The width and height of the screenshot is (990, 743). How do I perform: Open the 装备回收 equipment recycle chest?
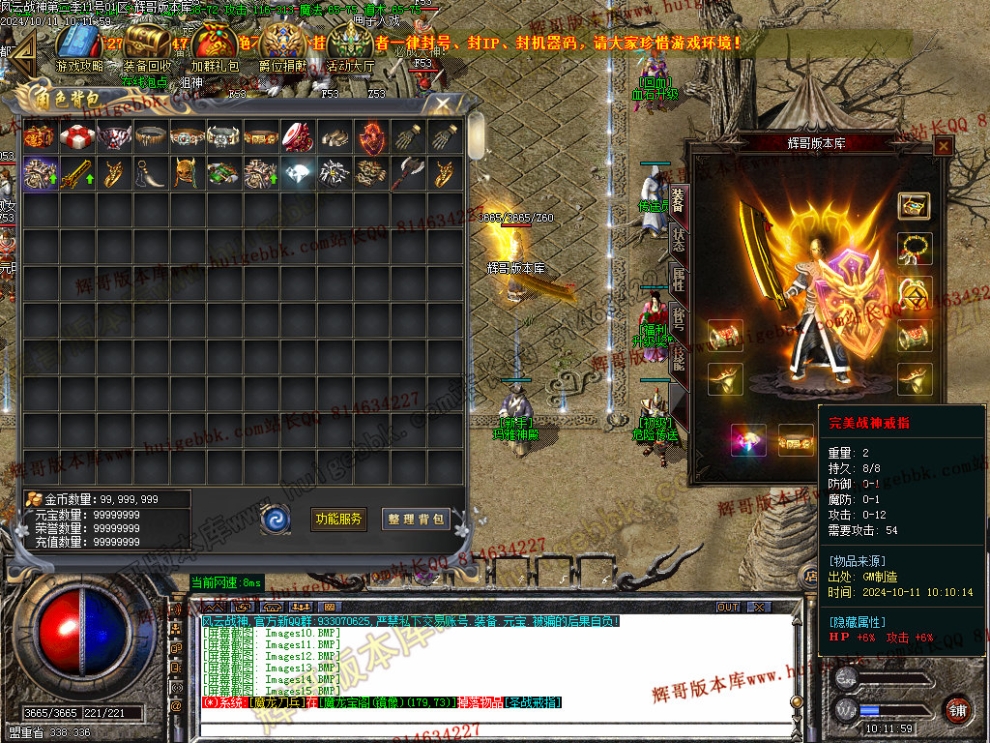[147, 46]
